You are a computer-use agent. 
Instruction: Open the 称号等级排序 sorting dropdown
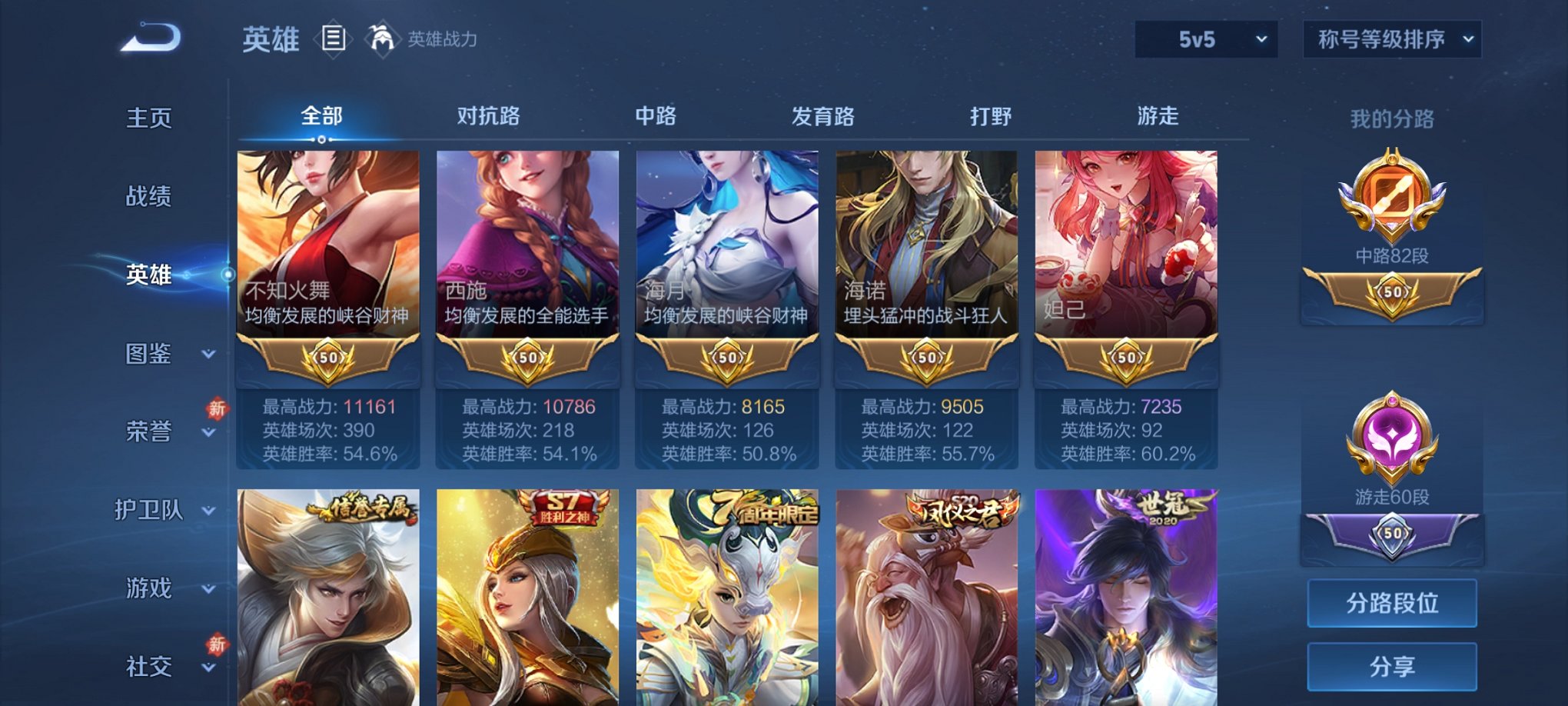point(1393,37)
